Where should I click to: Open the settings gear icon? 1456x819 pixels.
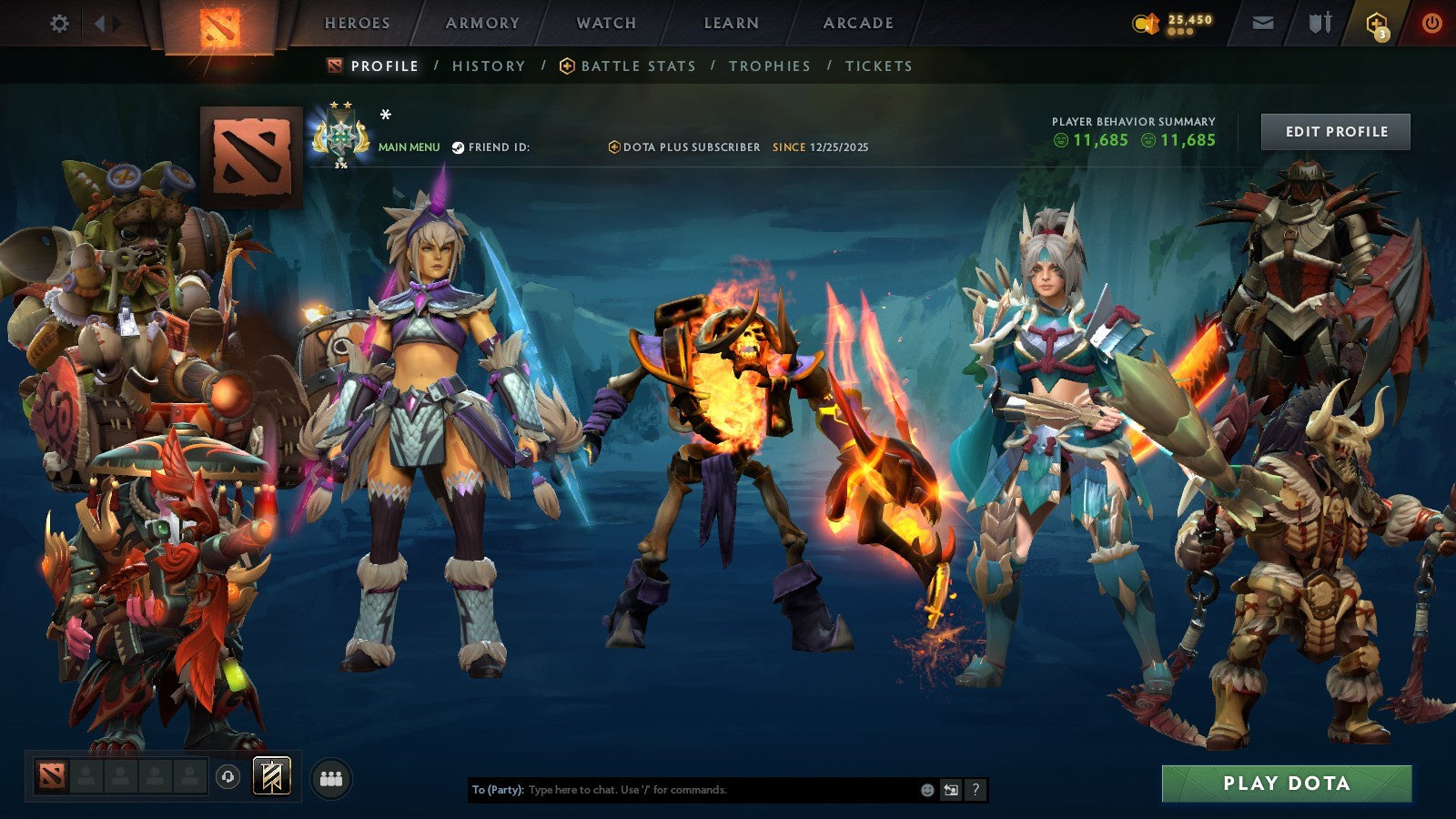(x=59, y=23)
